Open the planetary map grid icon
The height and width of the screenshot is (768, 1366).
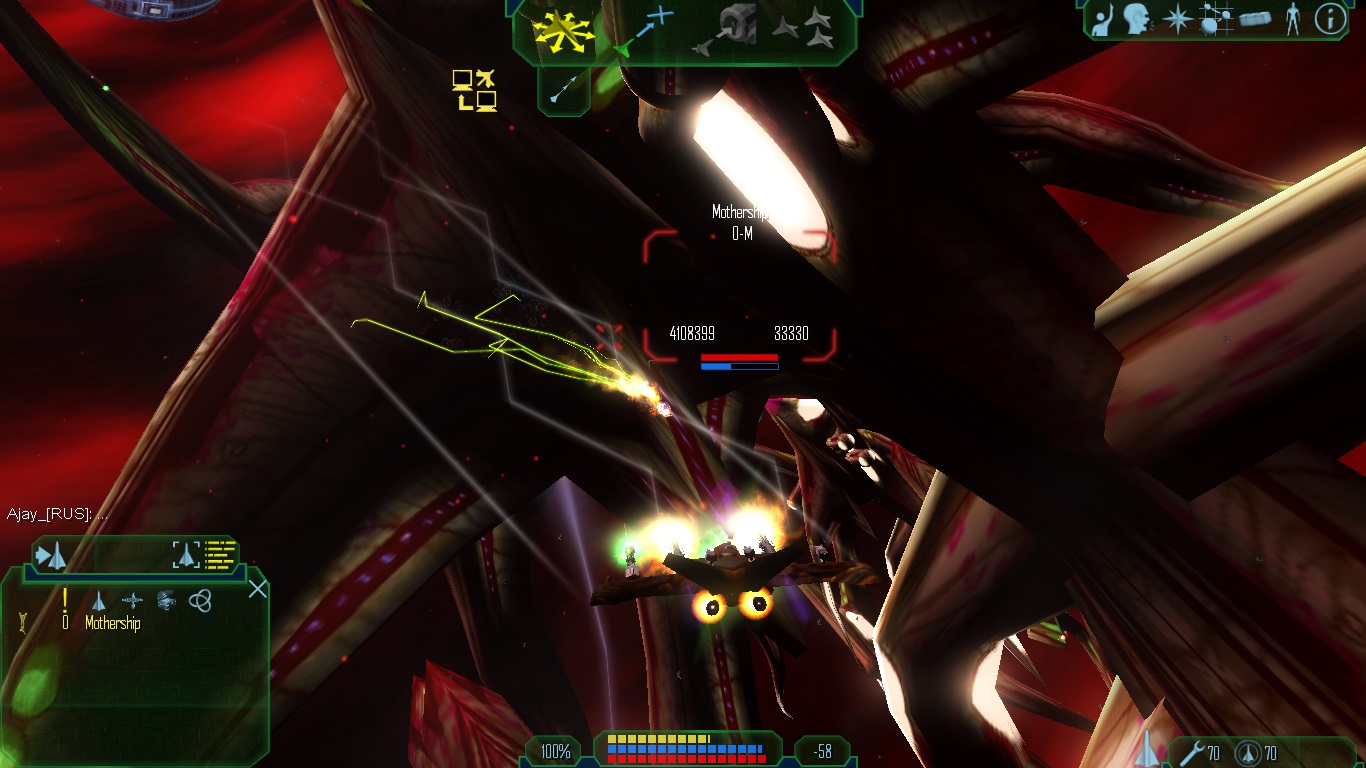tap(1216, 19)
